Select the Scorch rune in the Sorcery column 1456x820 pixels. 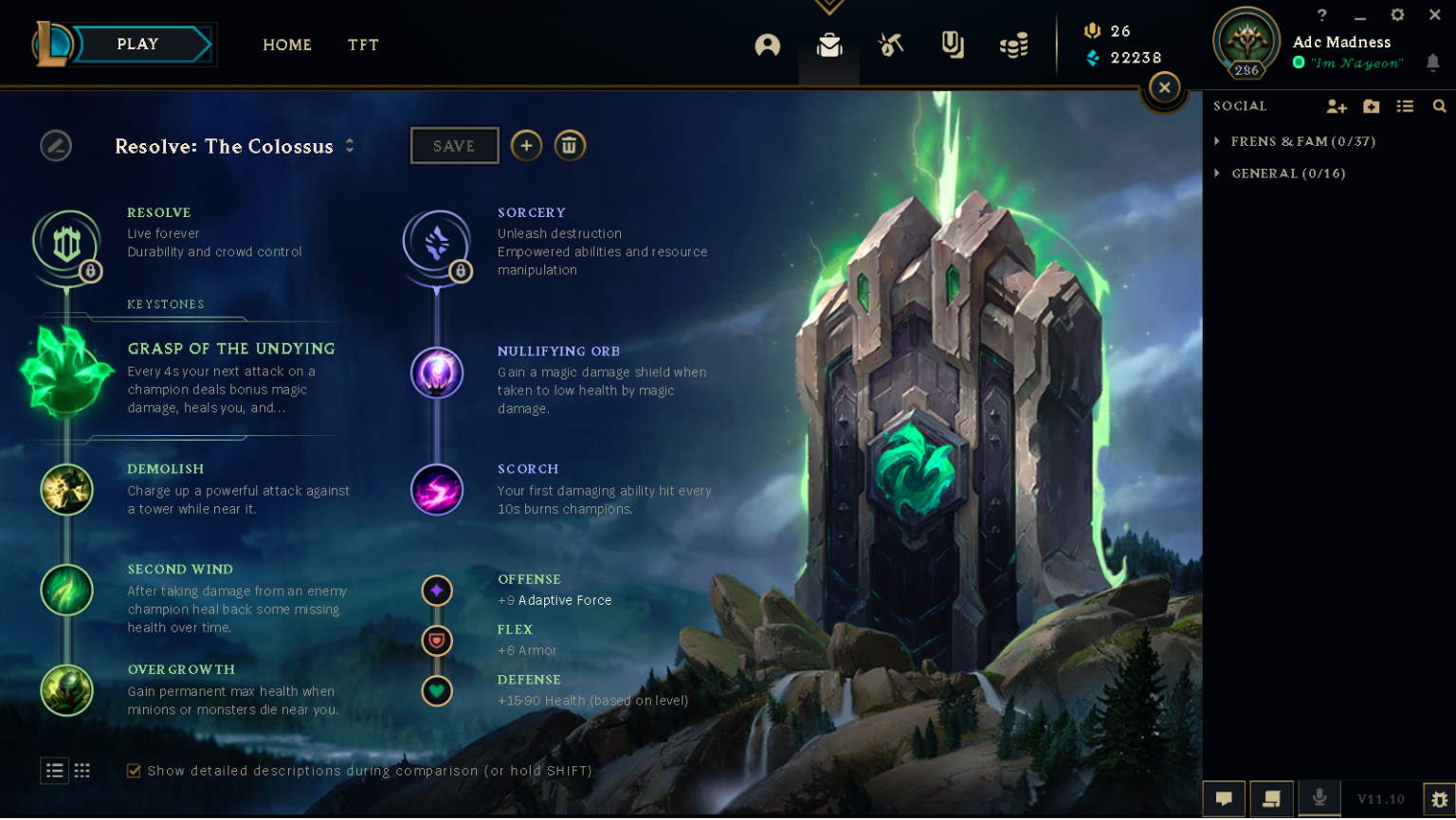(x=437, y=490)
